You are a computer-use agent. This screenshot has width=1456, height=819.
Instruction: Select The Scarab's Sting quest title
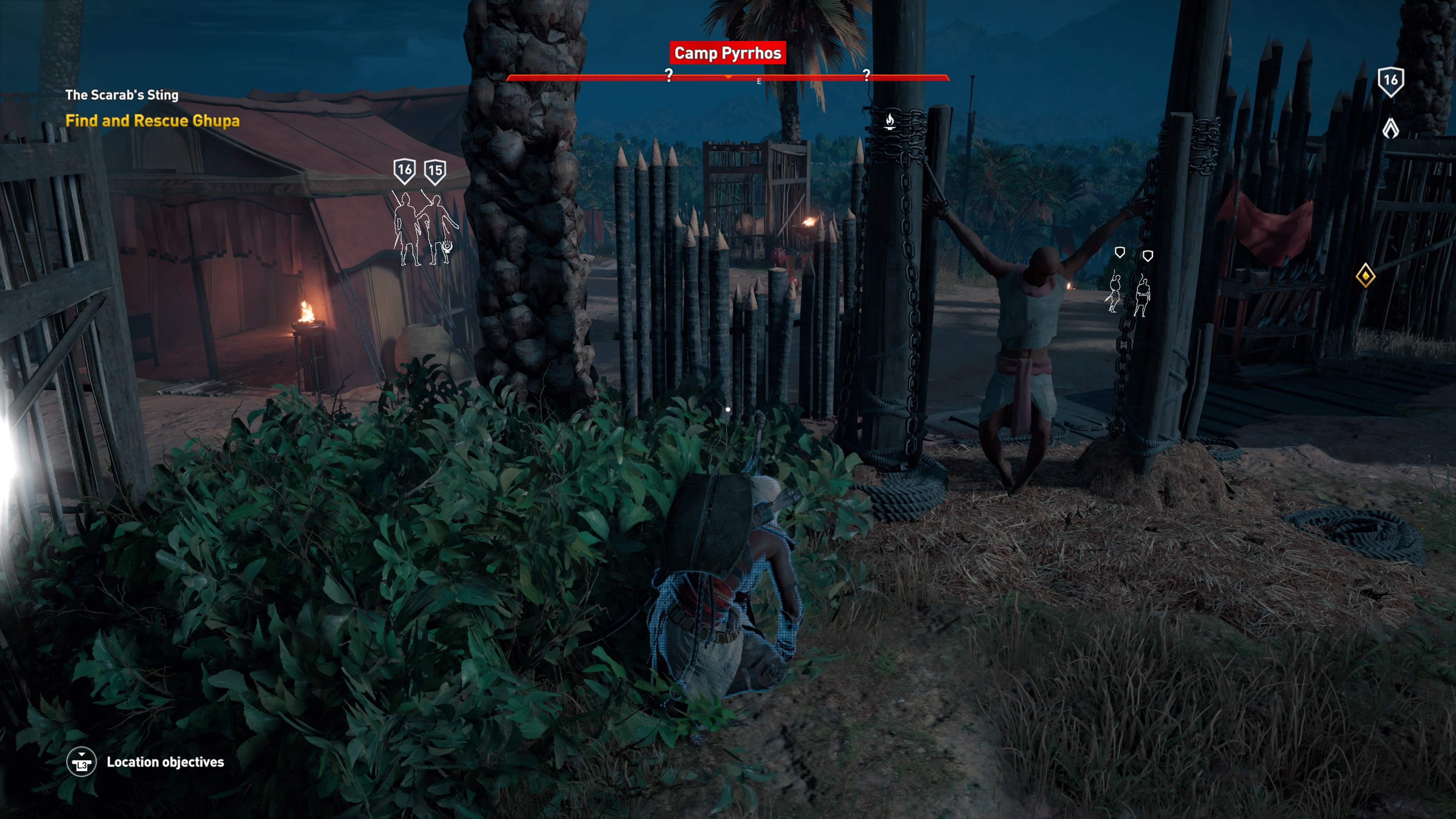[x=121, y=95]
